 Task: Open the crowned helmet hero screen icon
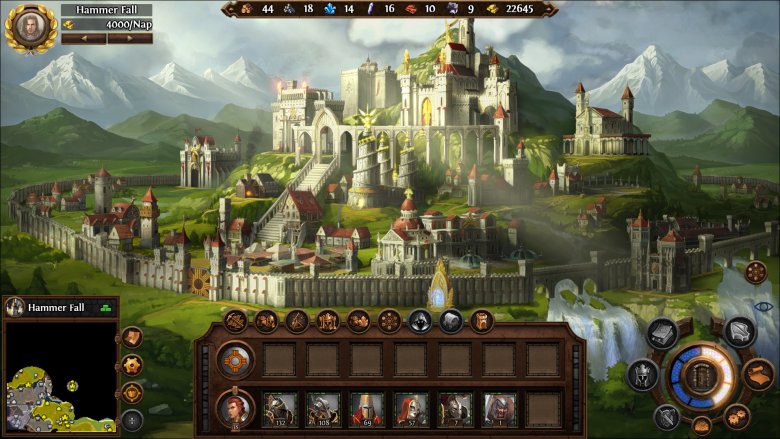[x=641, y=376]
